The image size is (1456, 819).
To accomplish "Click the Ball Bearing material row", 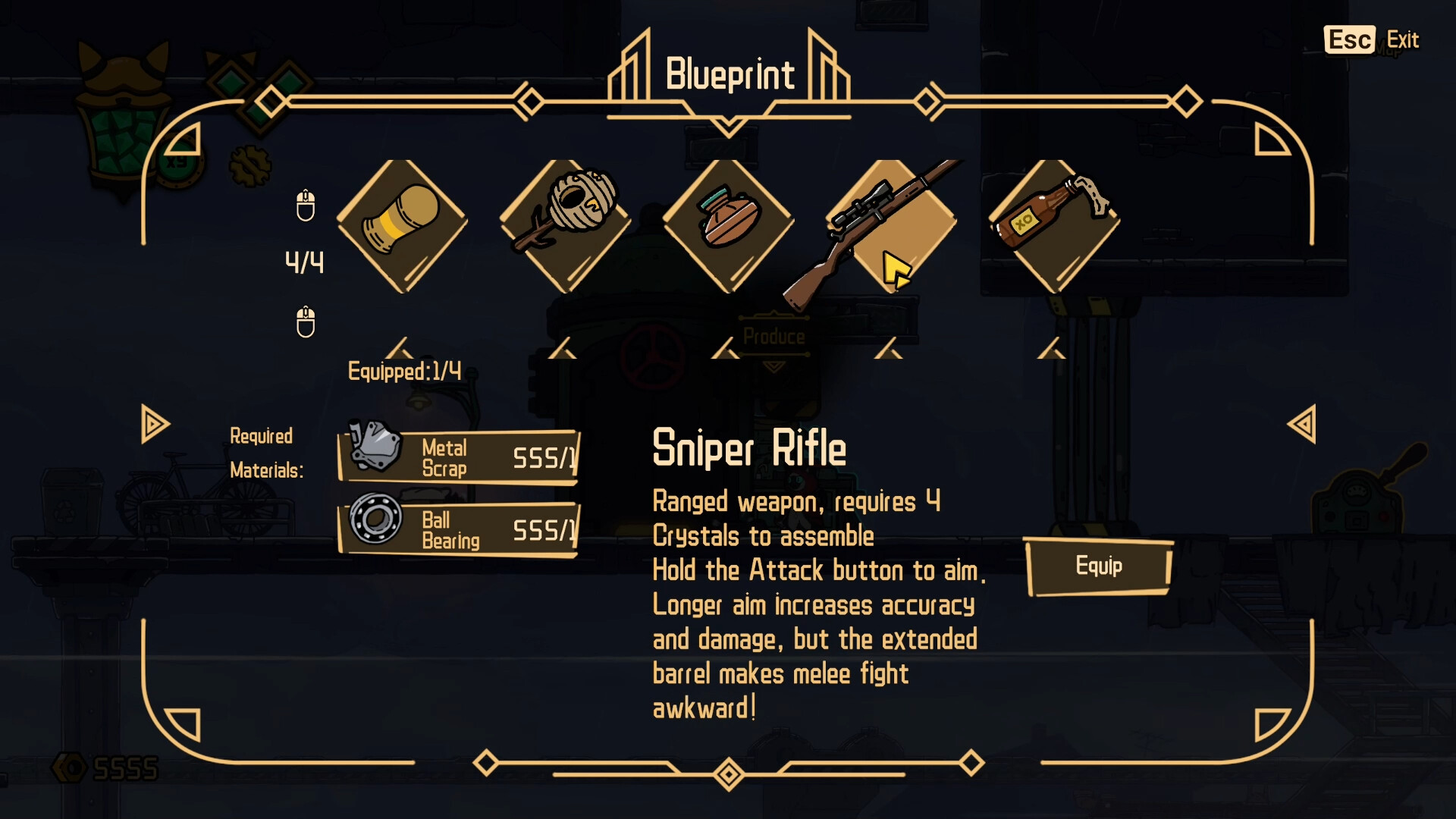I will (x=459, y=529).
